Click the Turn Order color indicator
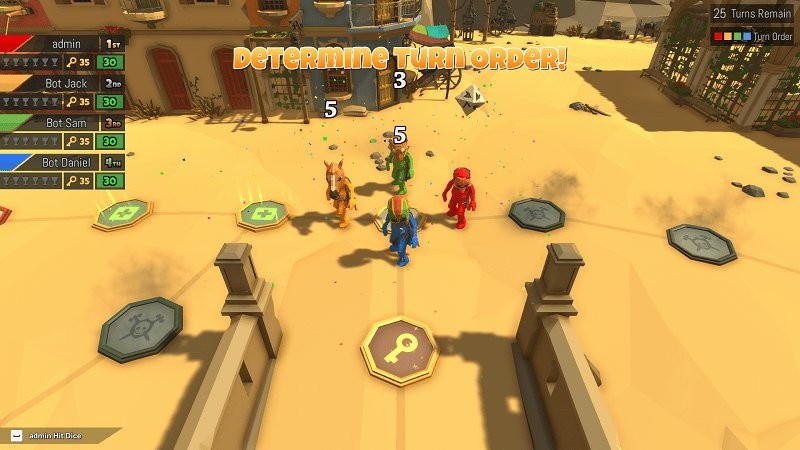 tap(733, 37)
